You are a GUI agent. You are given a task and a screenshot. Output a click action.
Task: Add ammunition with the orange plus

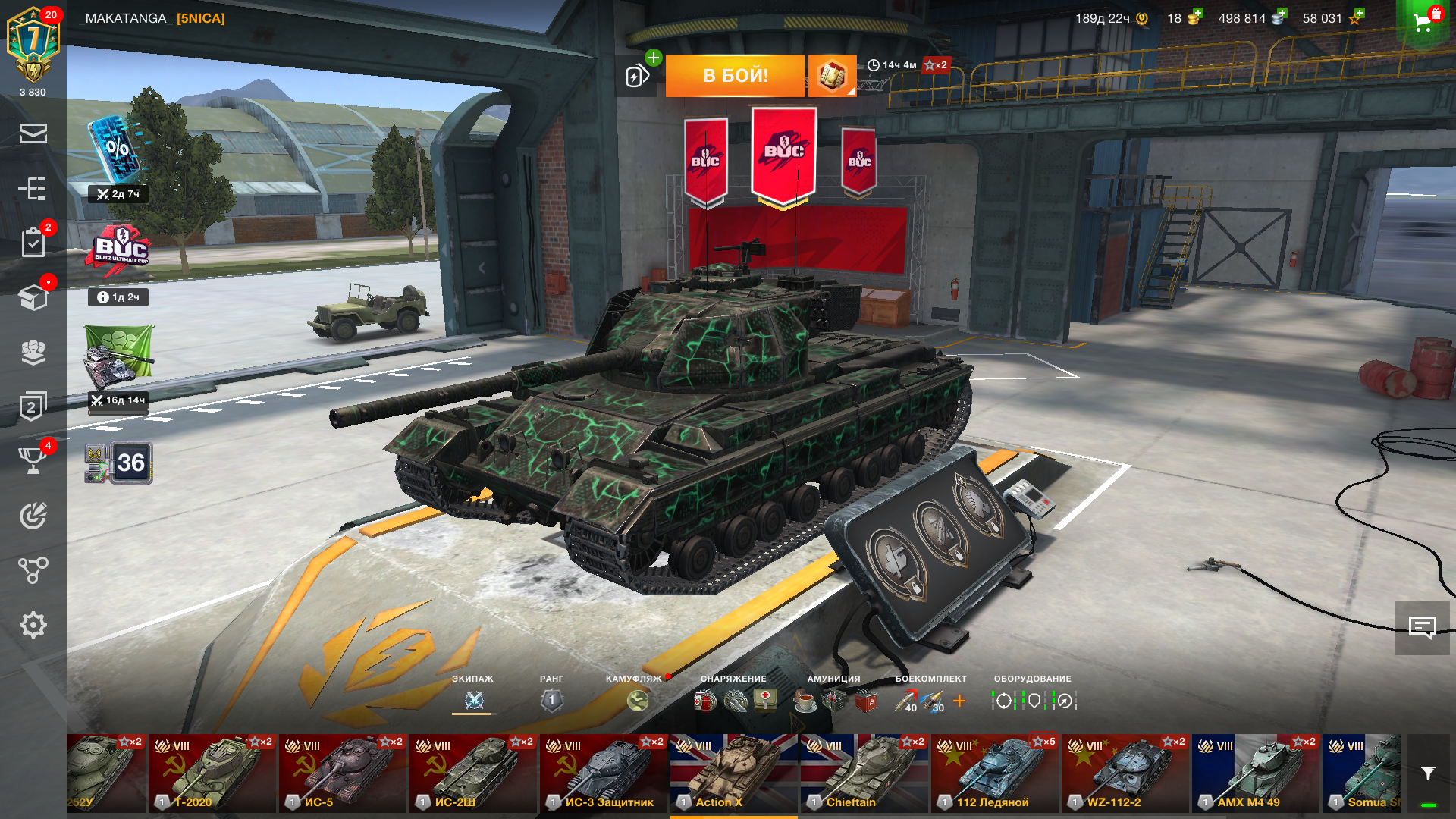pyautogui.click(x=959, y=701)
